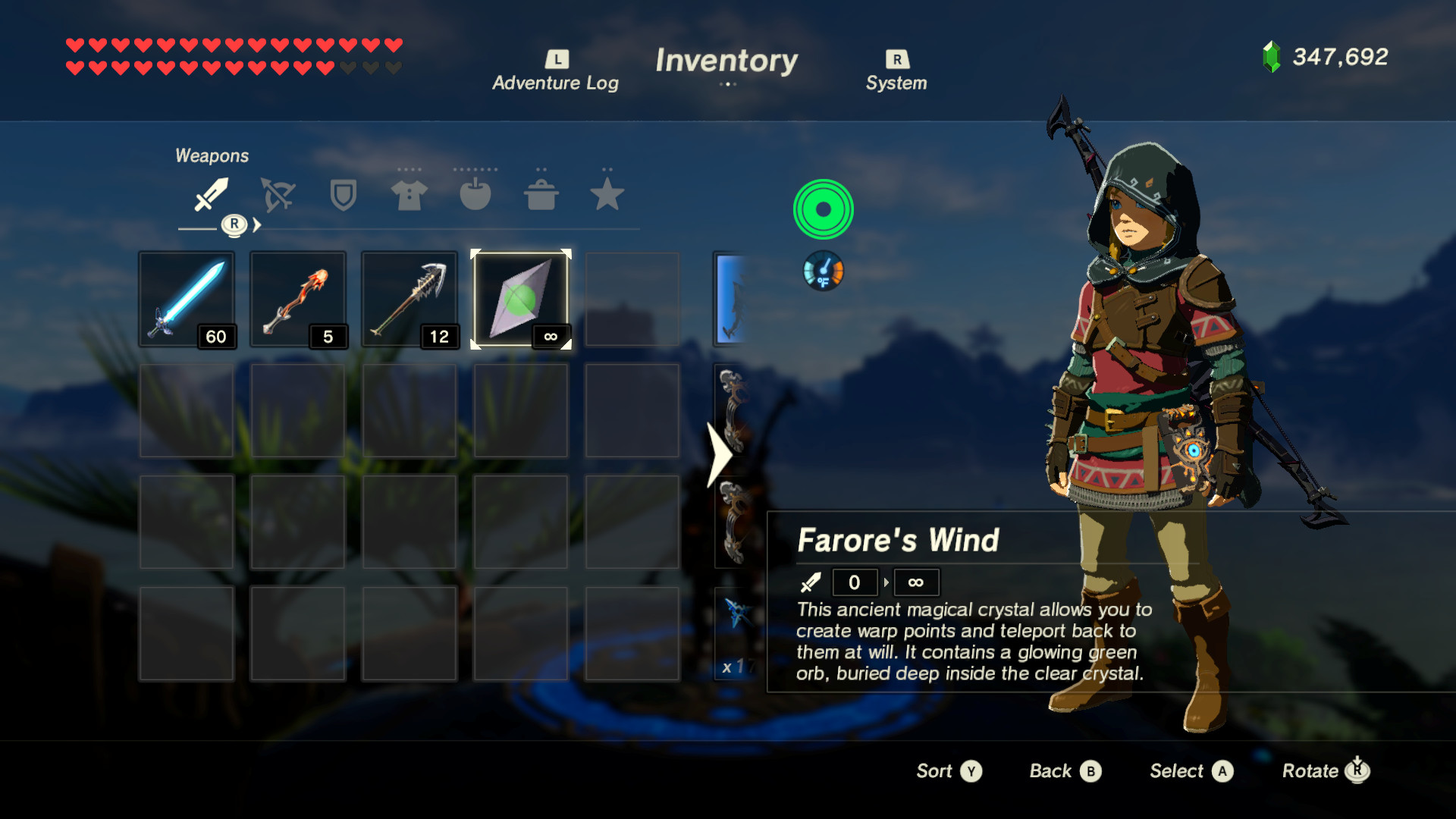Select the equipped Farore's Wind crystal slot

520,298
